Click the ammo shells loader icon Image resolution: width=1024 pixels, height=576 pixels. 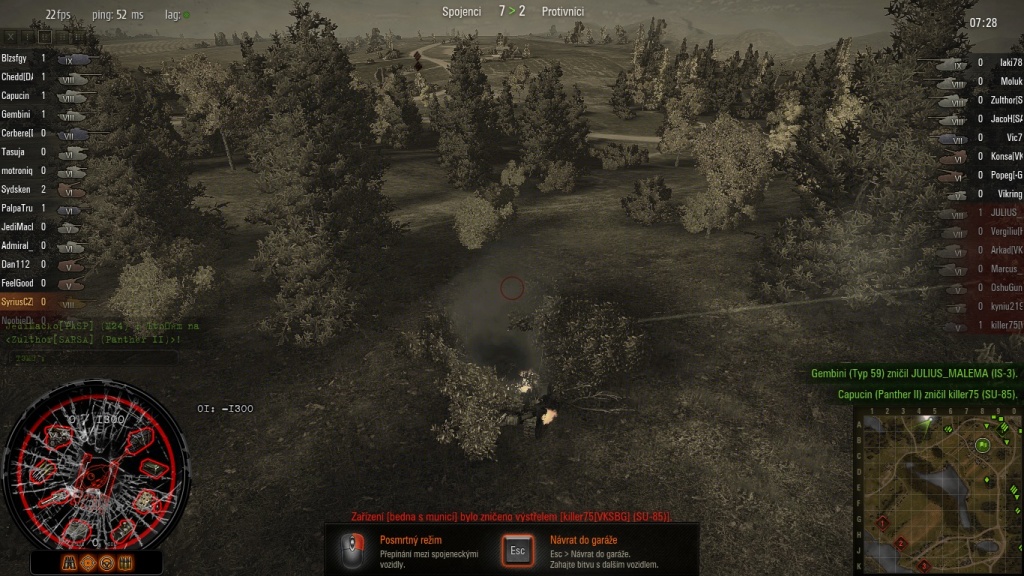coord(124,562)
